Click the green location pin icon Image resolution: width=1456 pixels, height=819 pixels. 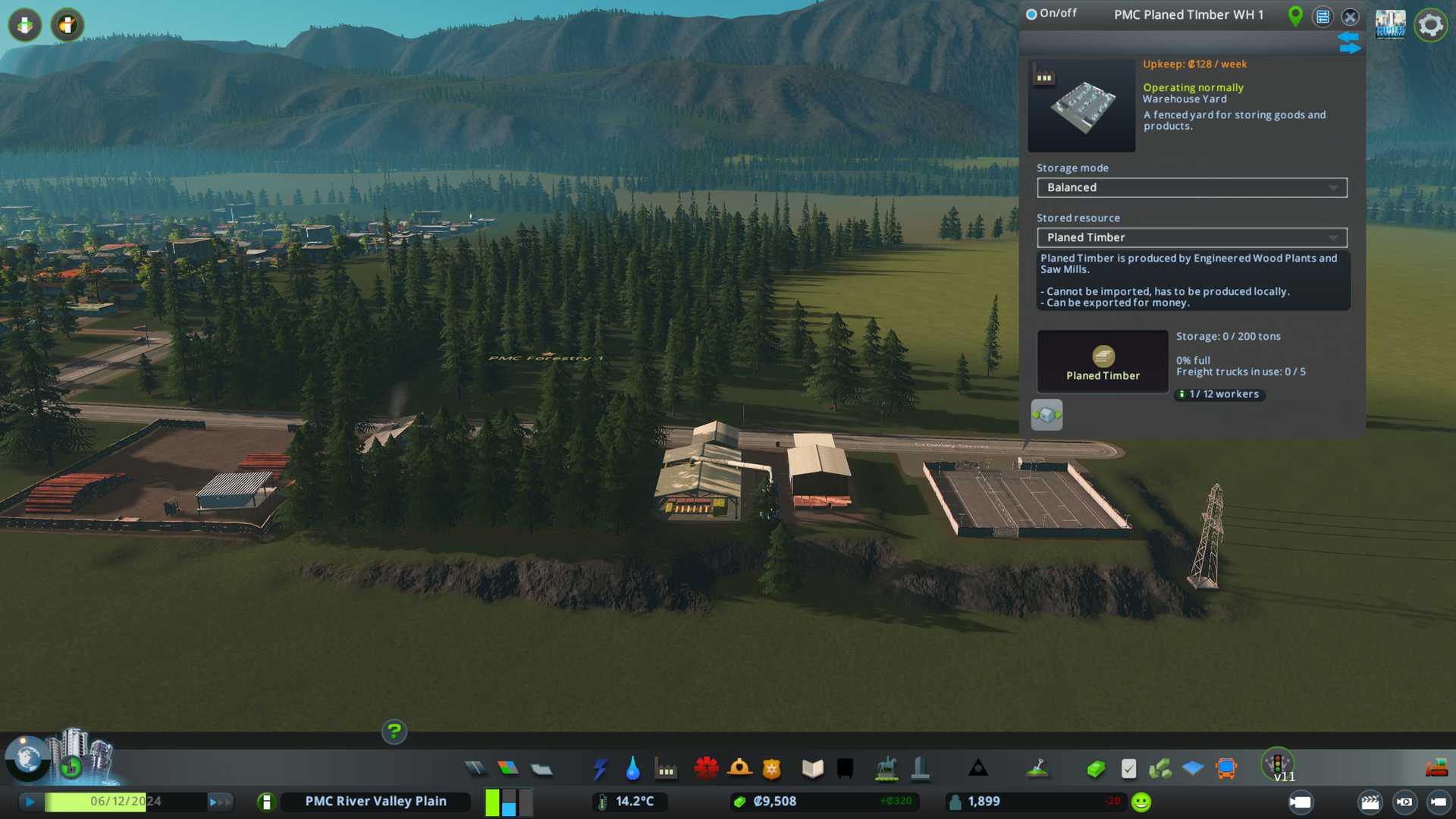(x=1295, y=15)
